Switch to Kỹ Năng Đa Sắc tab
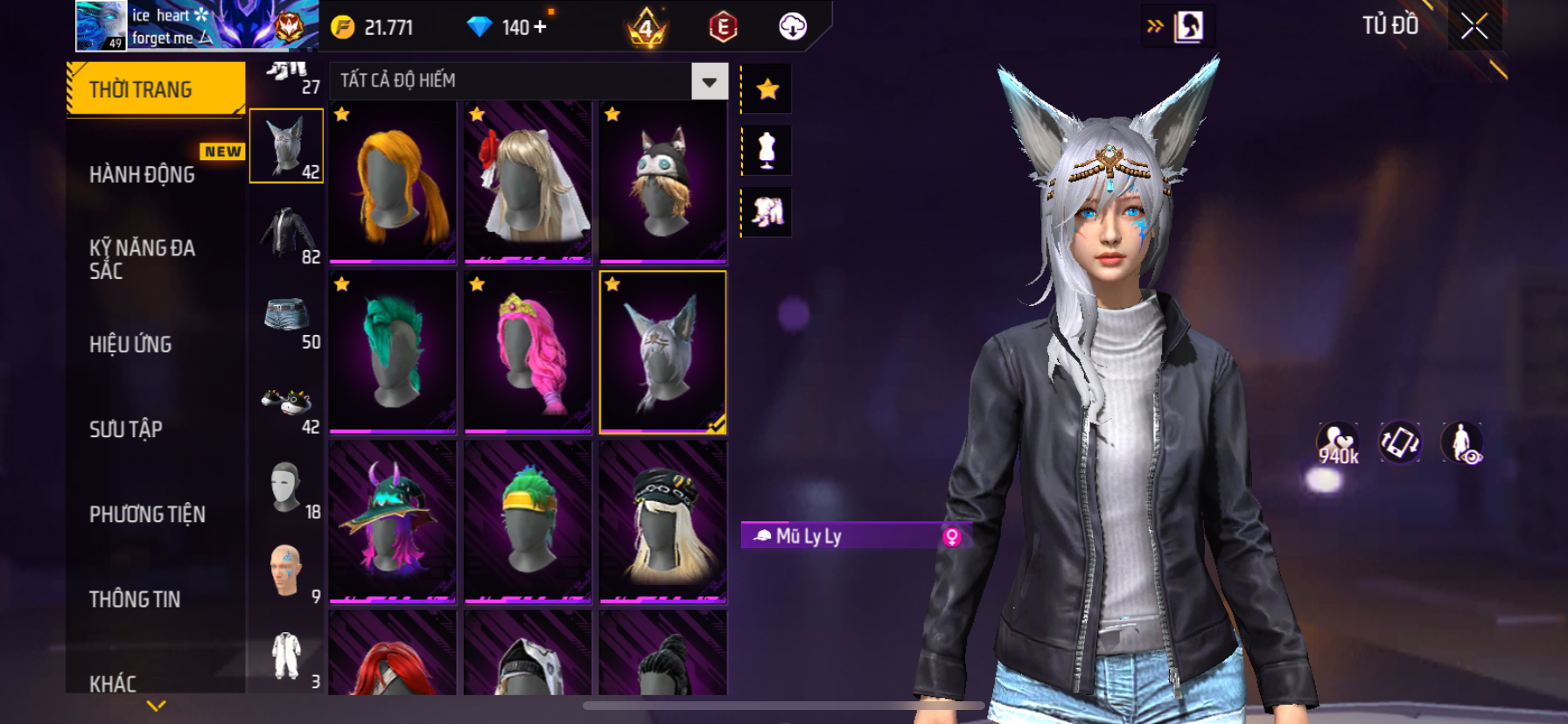 (x=142, y=259)
